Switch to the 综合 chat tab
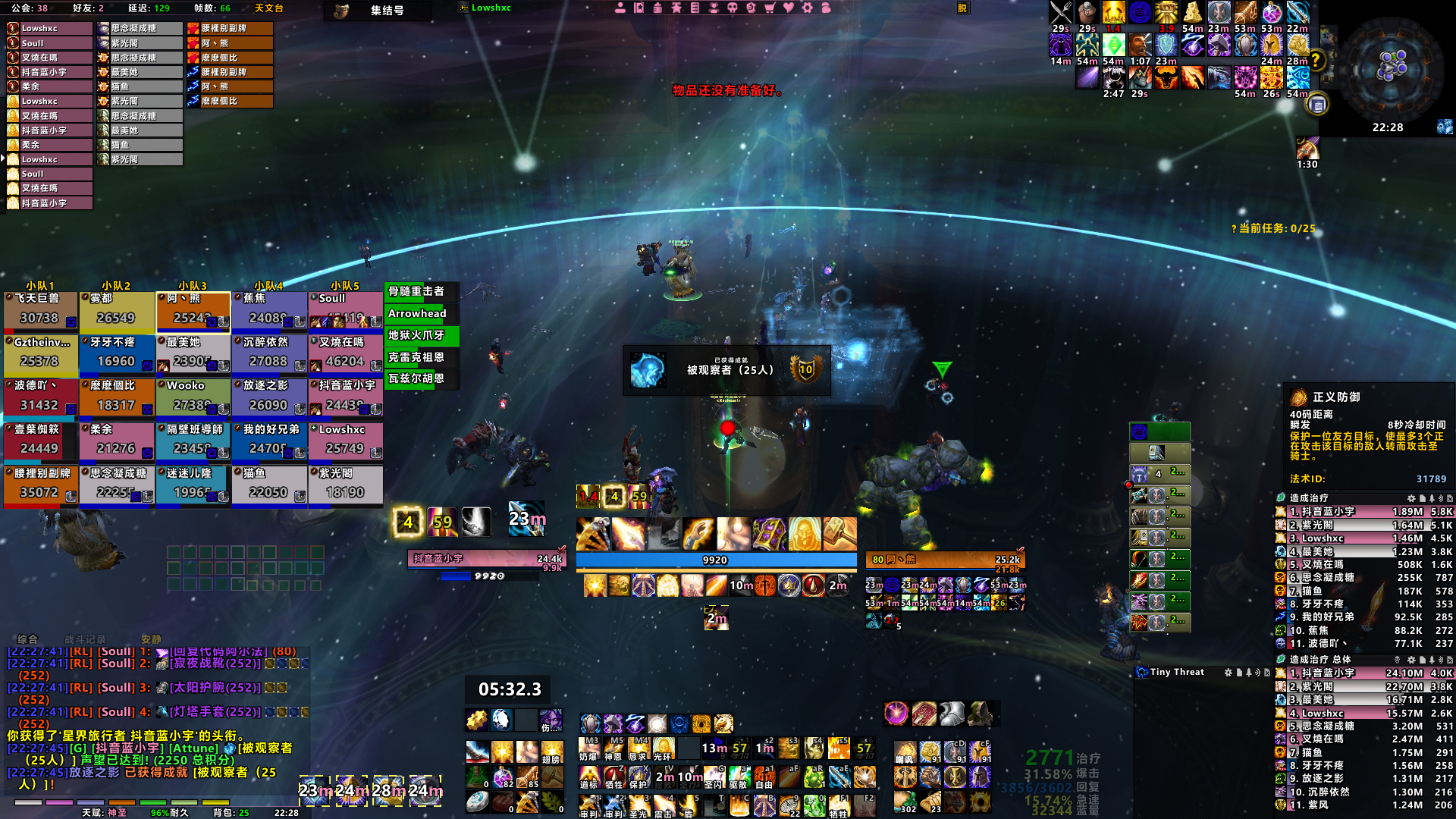 click(x=27, y=639)
